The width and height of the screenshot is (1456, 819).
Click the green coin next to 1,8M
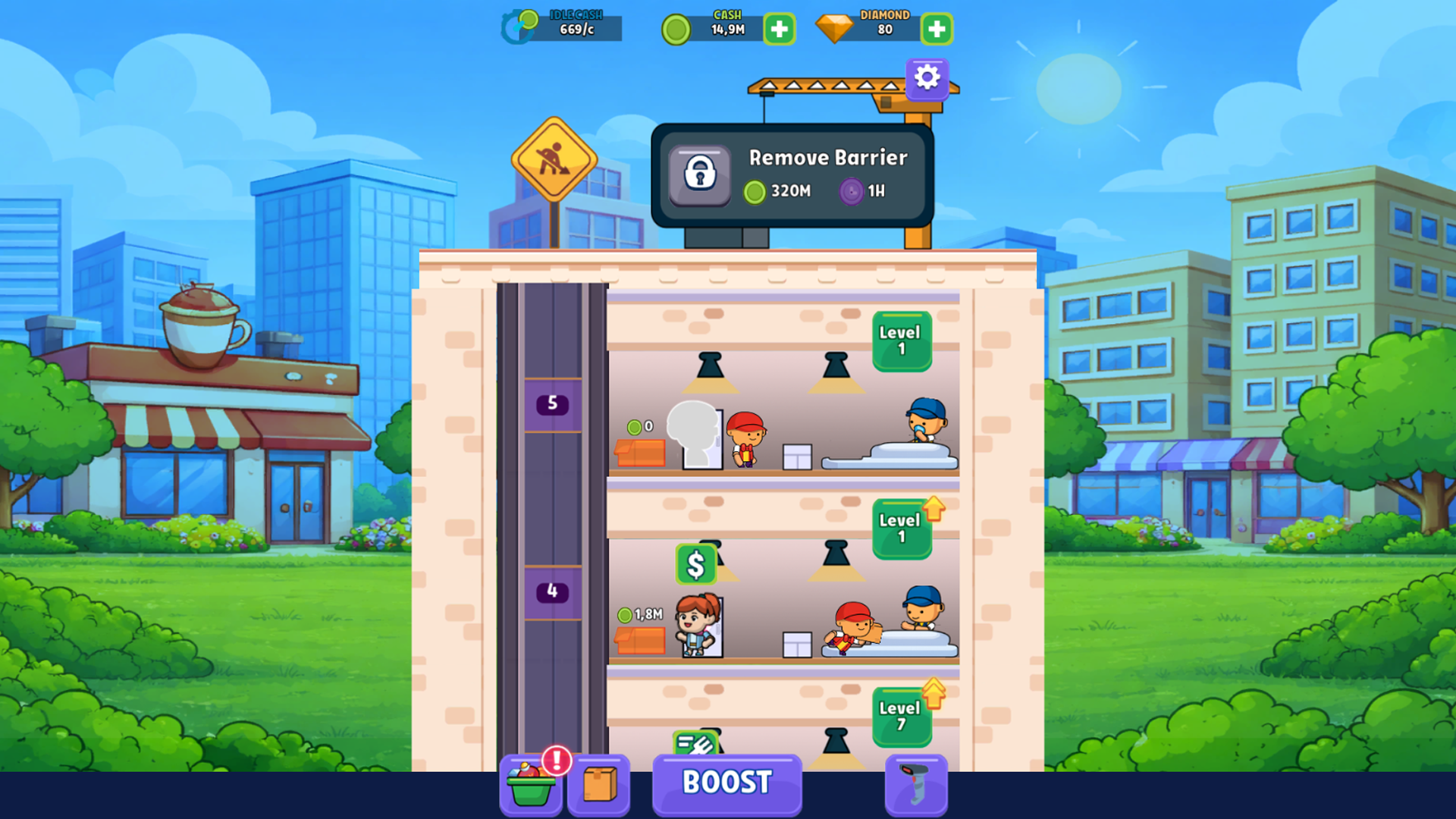626,616
